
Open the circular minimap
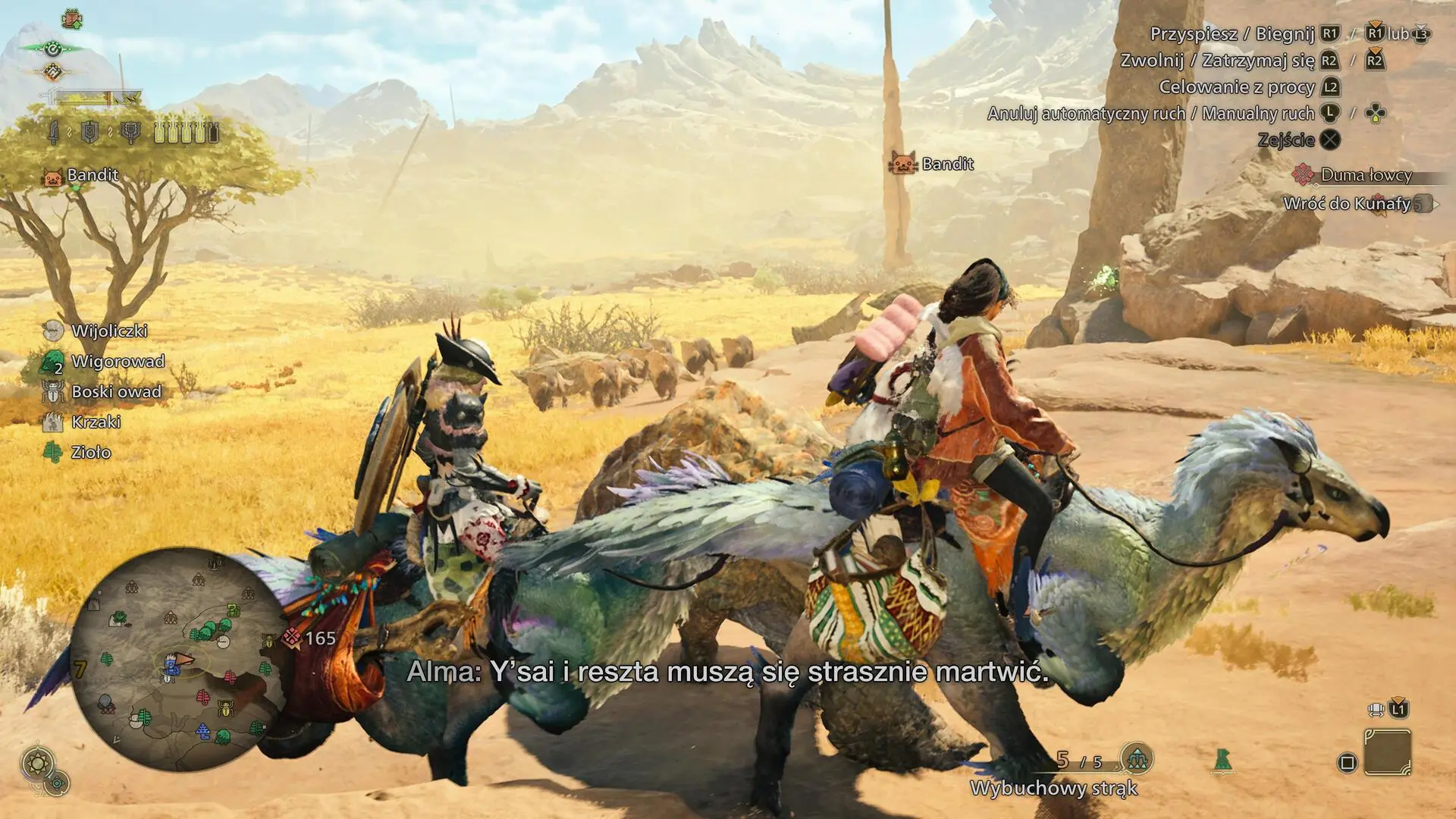tap(177, 658)
